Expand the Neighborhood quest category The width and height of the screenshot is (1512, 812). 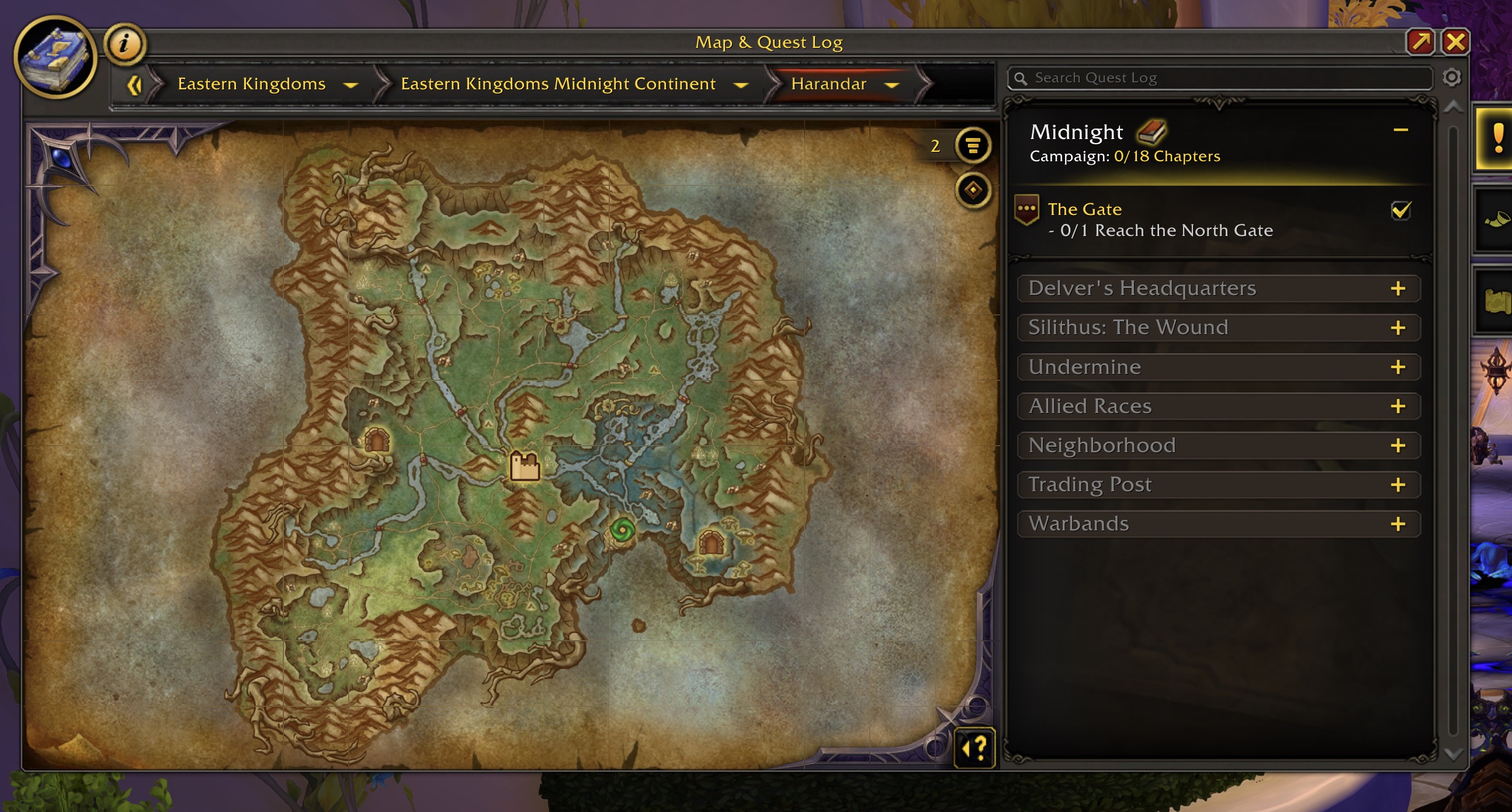click(x=1397, y=446)
